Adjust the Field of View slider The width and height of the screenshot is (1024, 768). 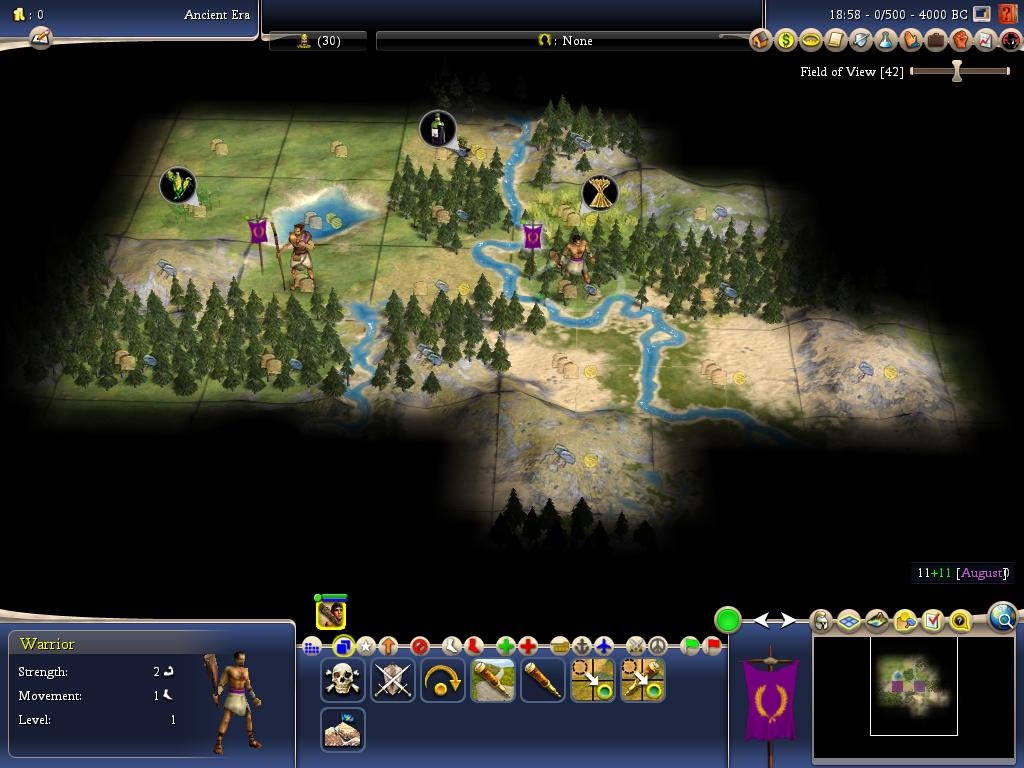tap(957, 71)
